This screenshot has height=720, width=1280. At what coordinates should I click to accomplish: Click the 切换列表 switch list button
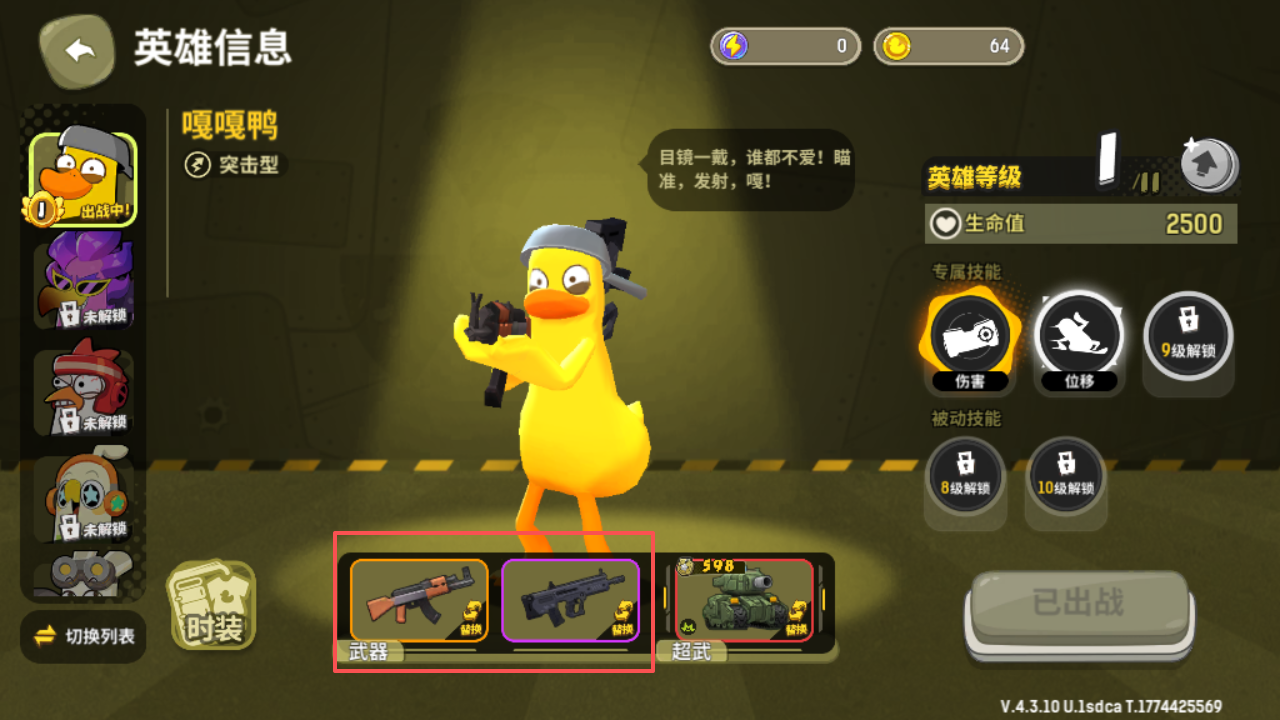coord(84,636)
